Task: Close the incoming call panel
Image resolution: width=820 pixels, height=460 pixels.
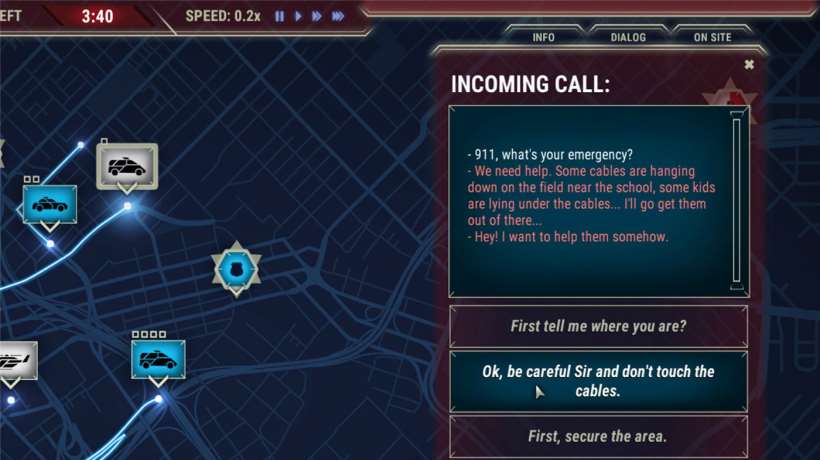Action: pos(749,65)
